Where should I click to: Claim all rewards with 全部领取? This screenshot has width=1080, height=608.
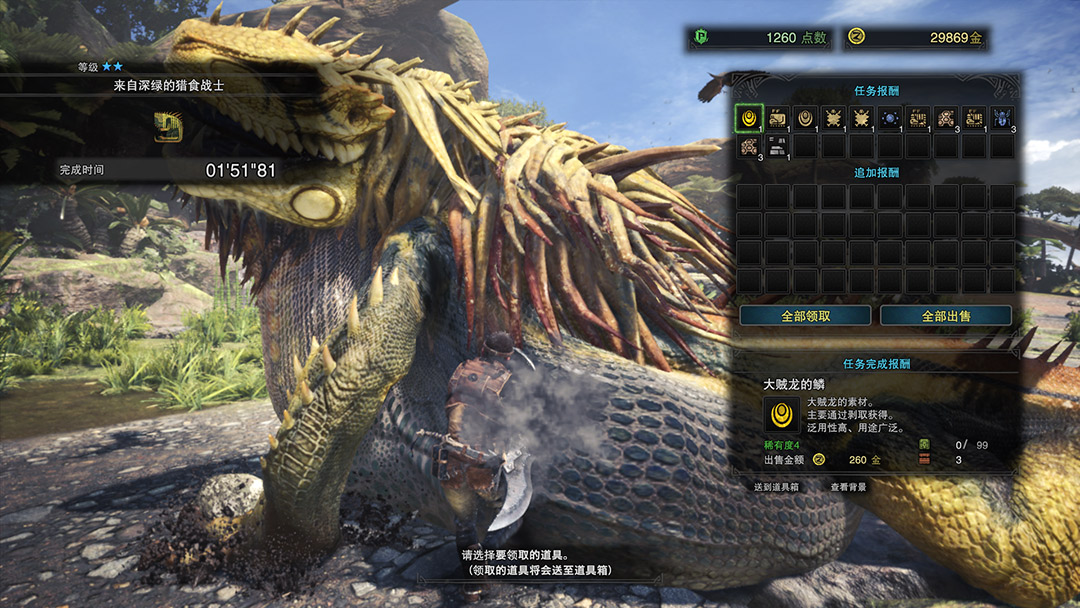click(806, 316)
